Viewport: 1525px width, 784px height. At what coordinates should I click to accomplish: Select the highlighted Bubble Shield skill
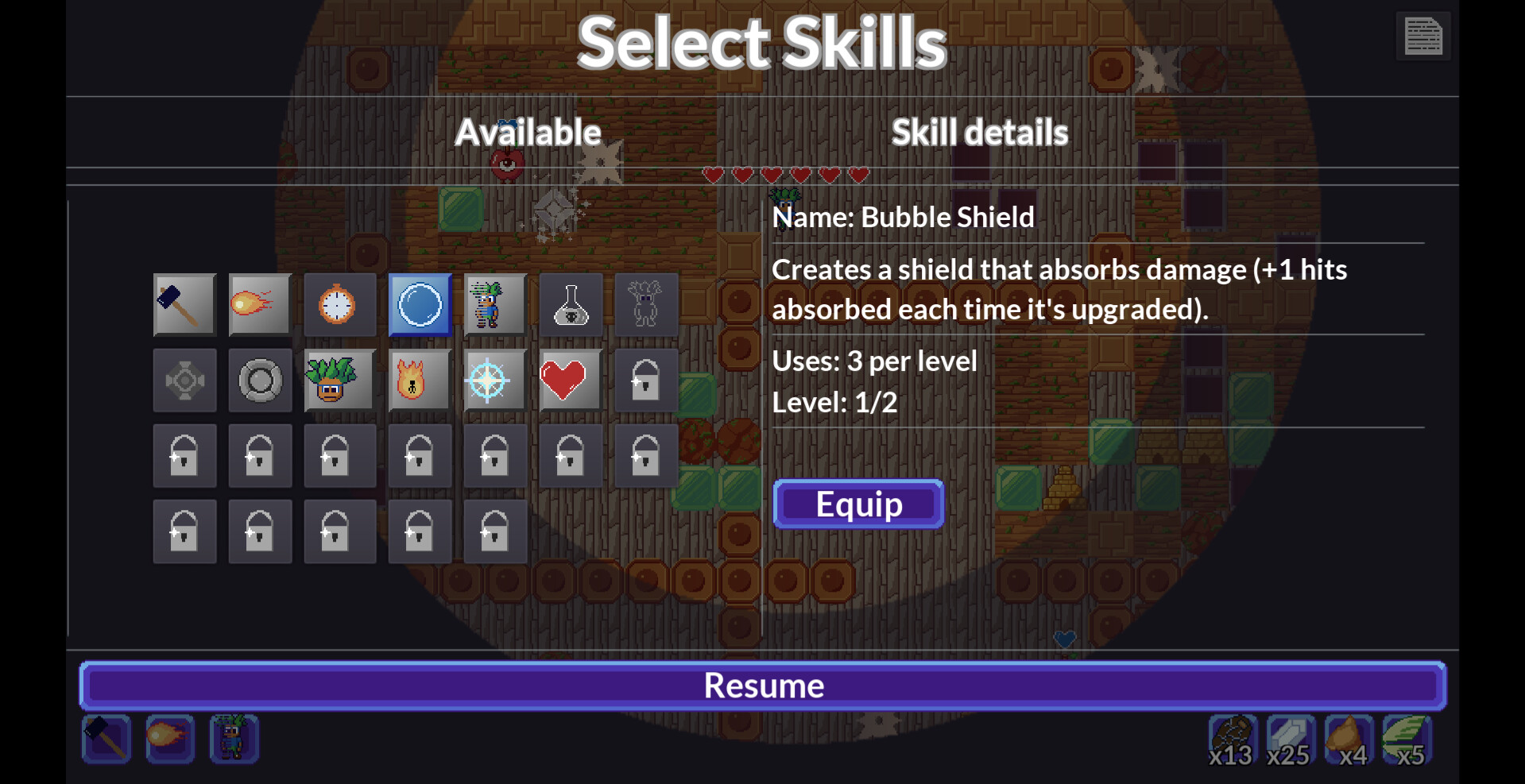click(x=420, y=304)
